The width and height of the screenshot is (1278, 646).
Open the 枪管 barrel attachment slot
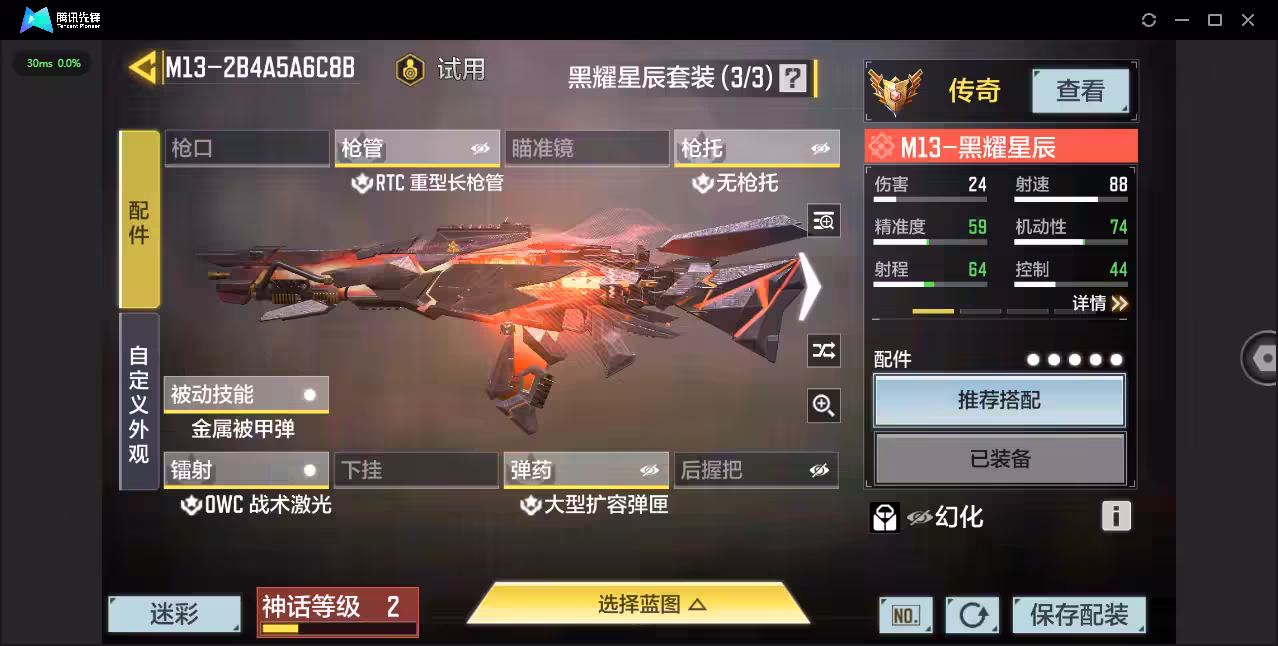pos(416,148)
